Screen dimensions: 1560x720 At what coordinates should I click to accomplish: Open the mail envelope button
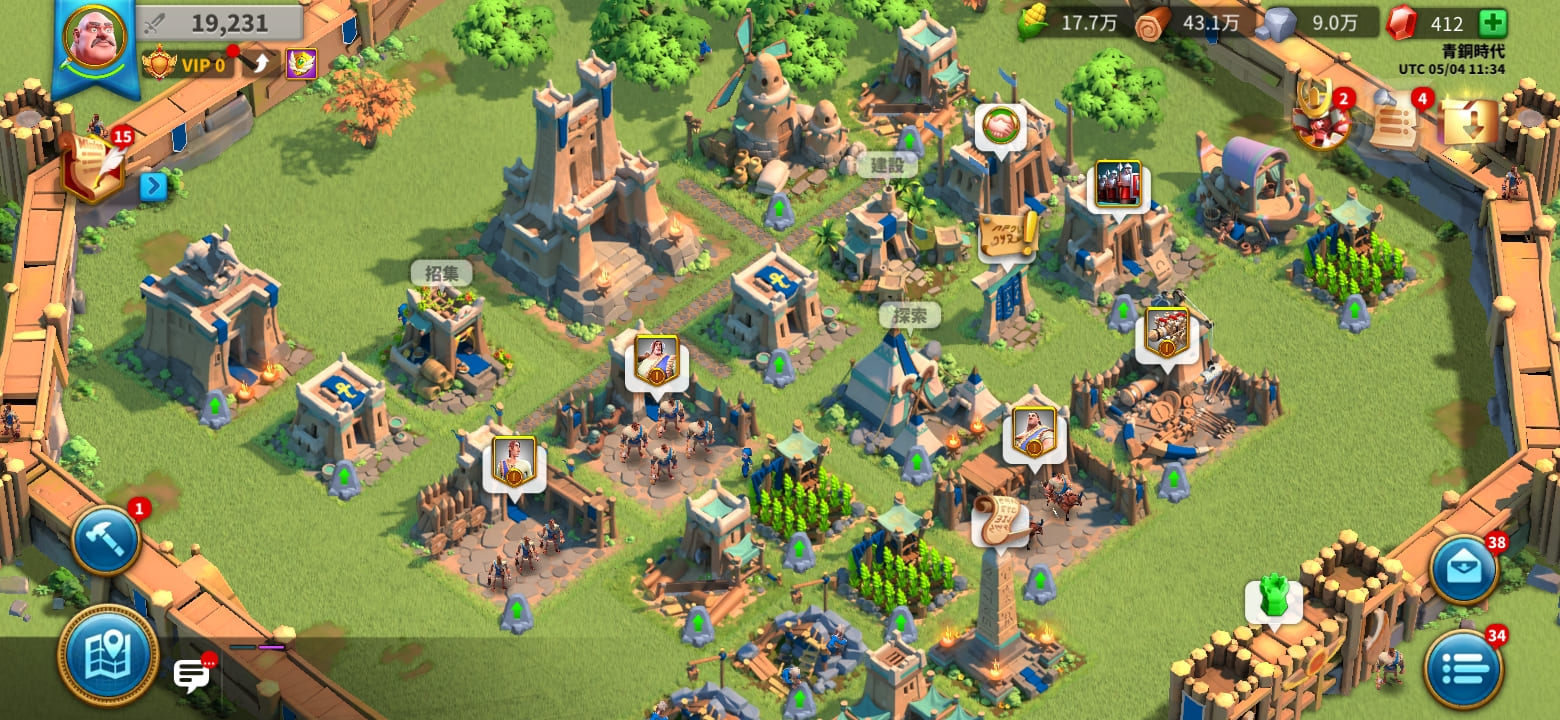(x=1464, y=570)
